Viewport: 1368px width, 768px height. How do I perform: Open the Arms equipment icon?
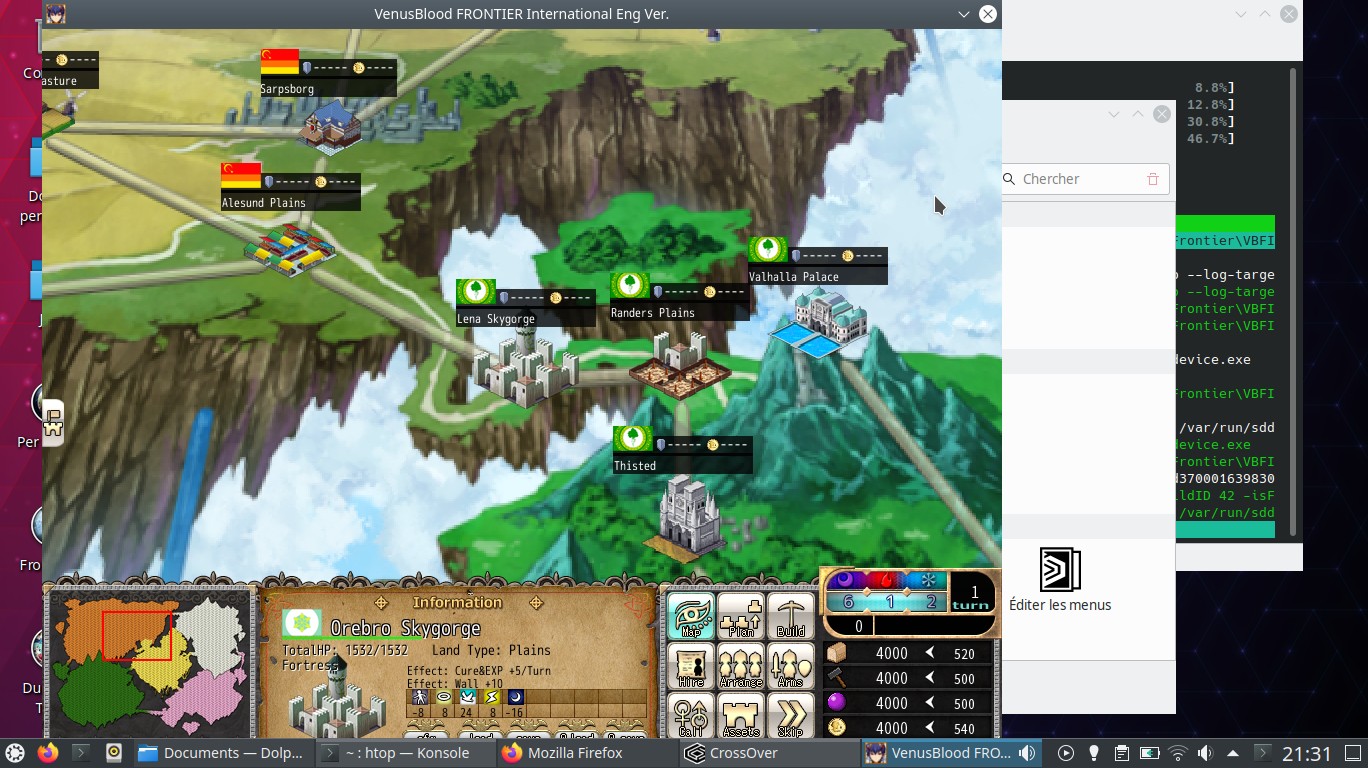pos(790,666)
